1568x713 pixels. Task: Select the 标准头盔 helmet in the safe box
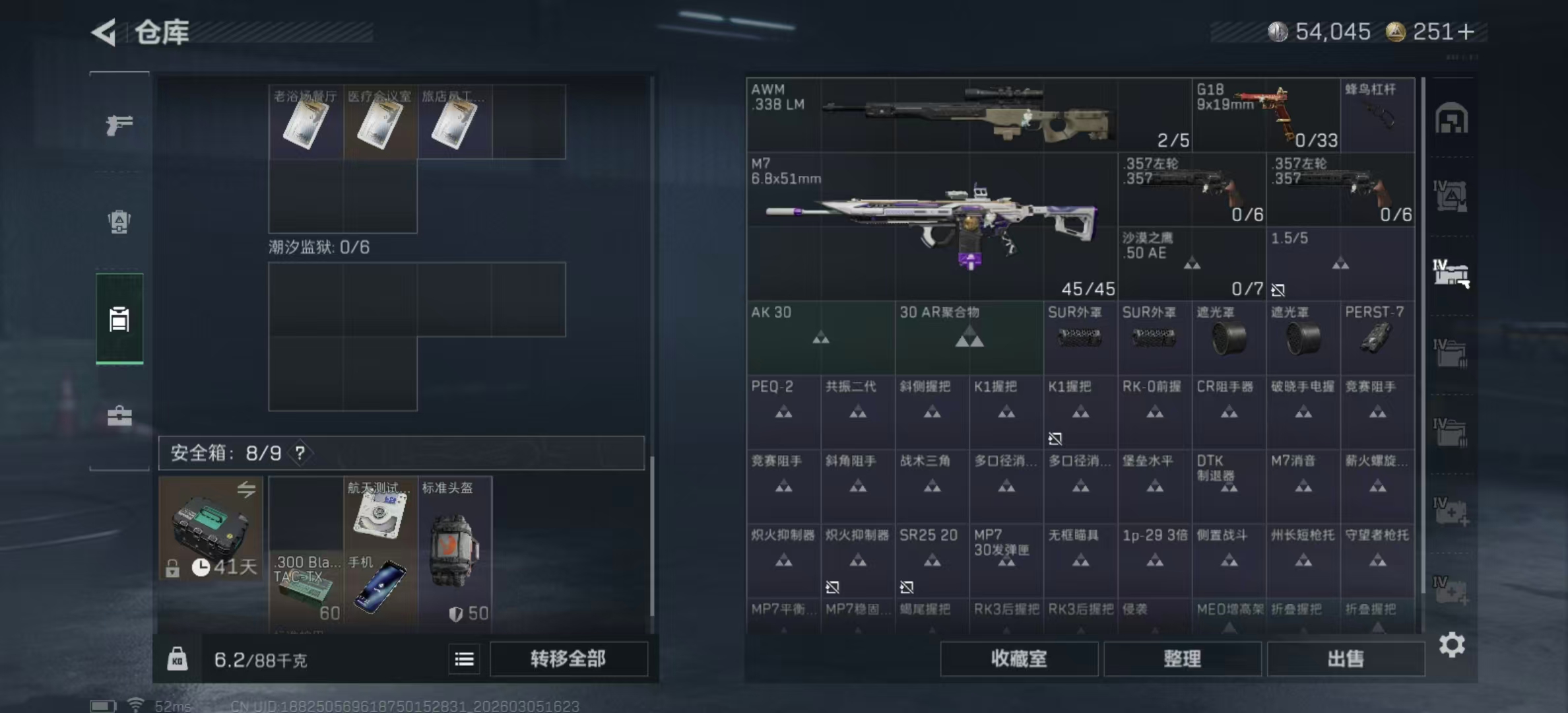[x=454, y=551]
